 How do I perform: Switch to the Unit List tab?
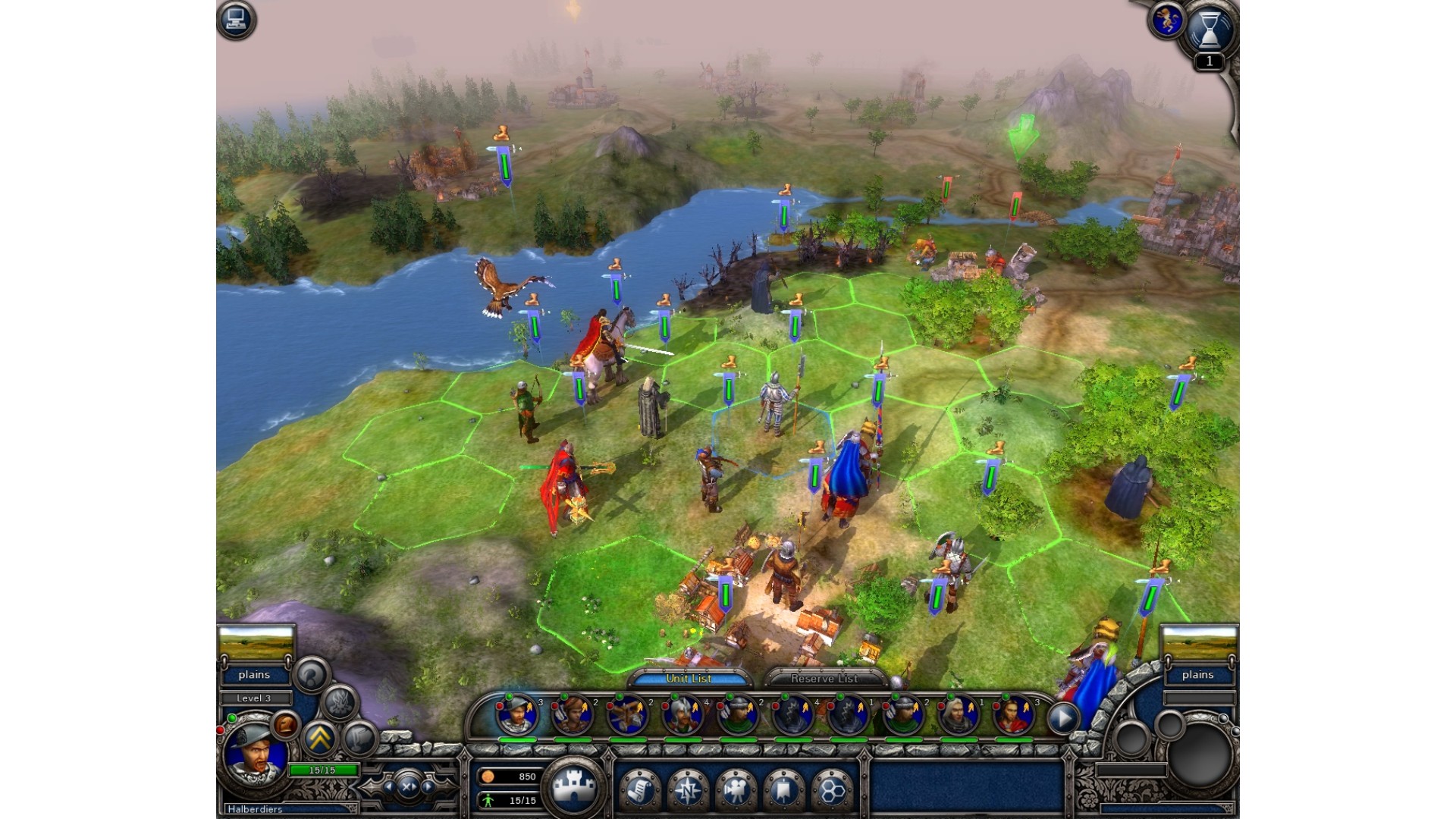(x=689, y=678)
